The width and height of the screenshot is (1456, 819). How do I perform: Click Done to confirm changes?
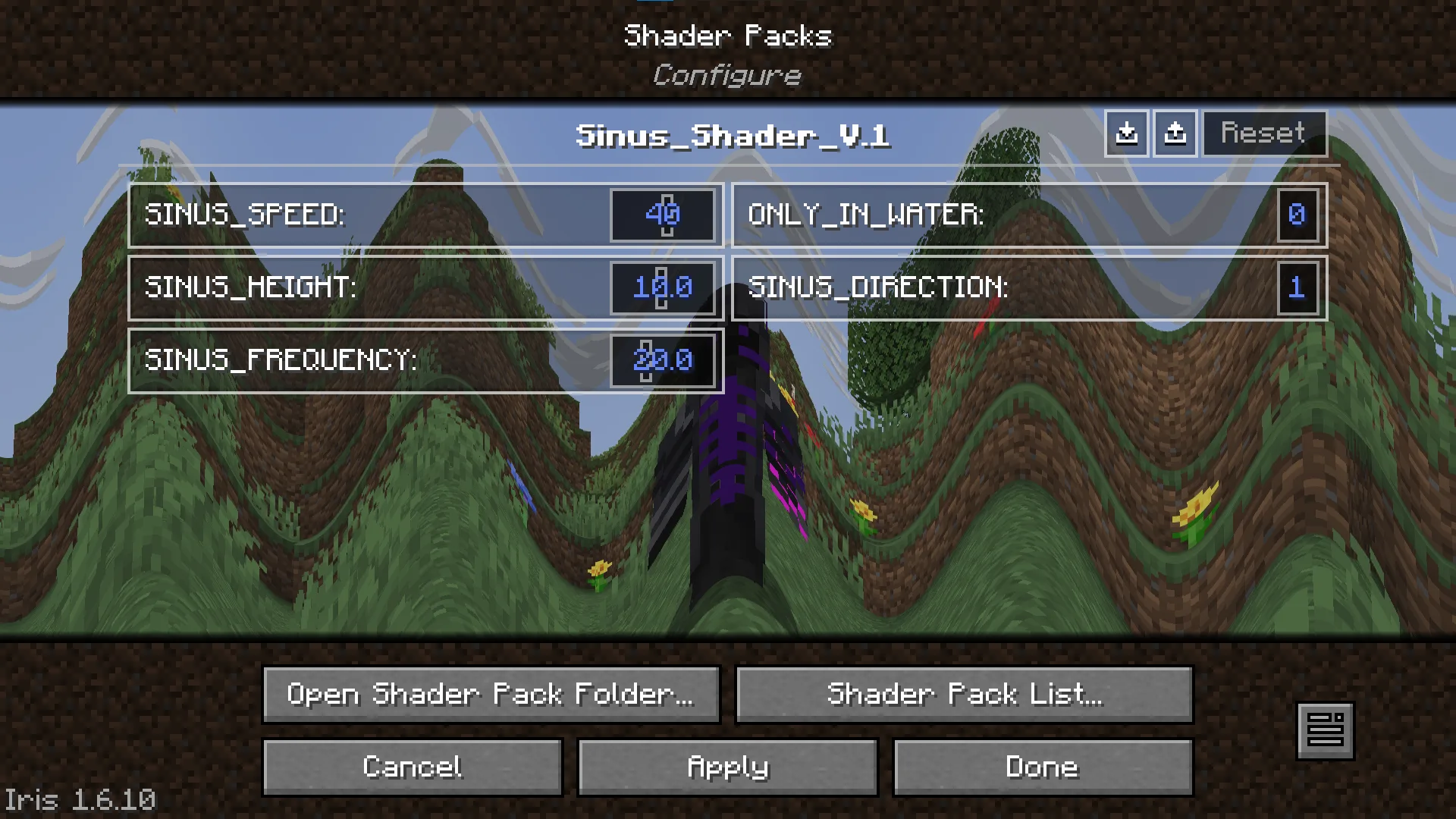[1043, 767]
